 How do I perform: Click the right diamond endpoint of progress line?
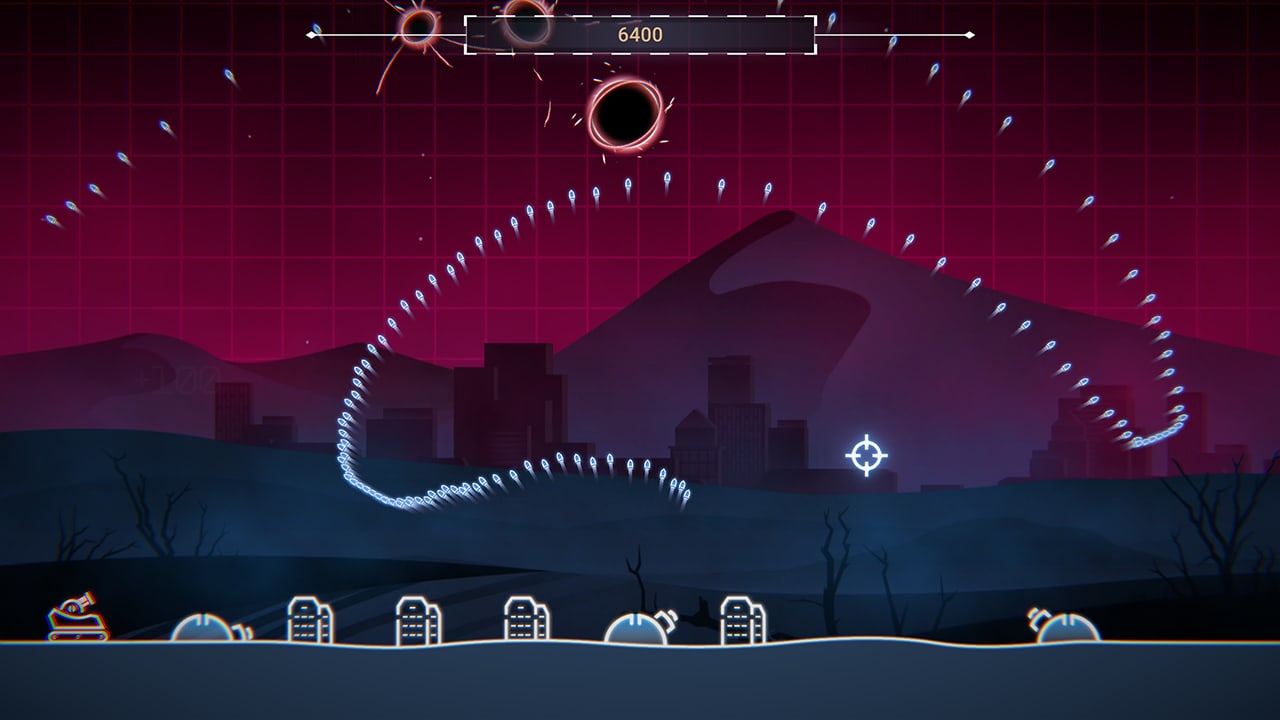pyautogui.click(x=968, y=37)
